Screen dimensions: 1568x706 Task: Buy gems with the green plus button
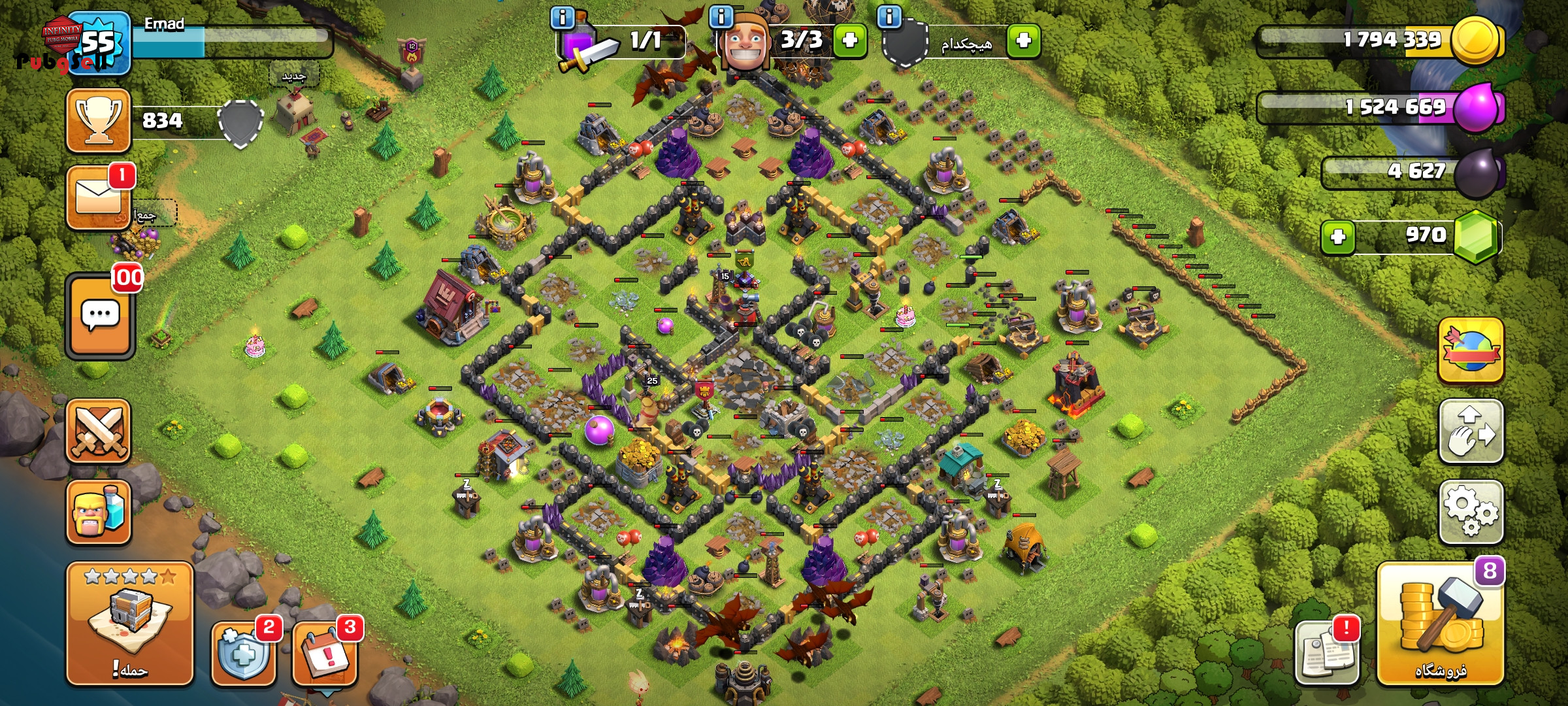[x=1338, y=237]
